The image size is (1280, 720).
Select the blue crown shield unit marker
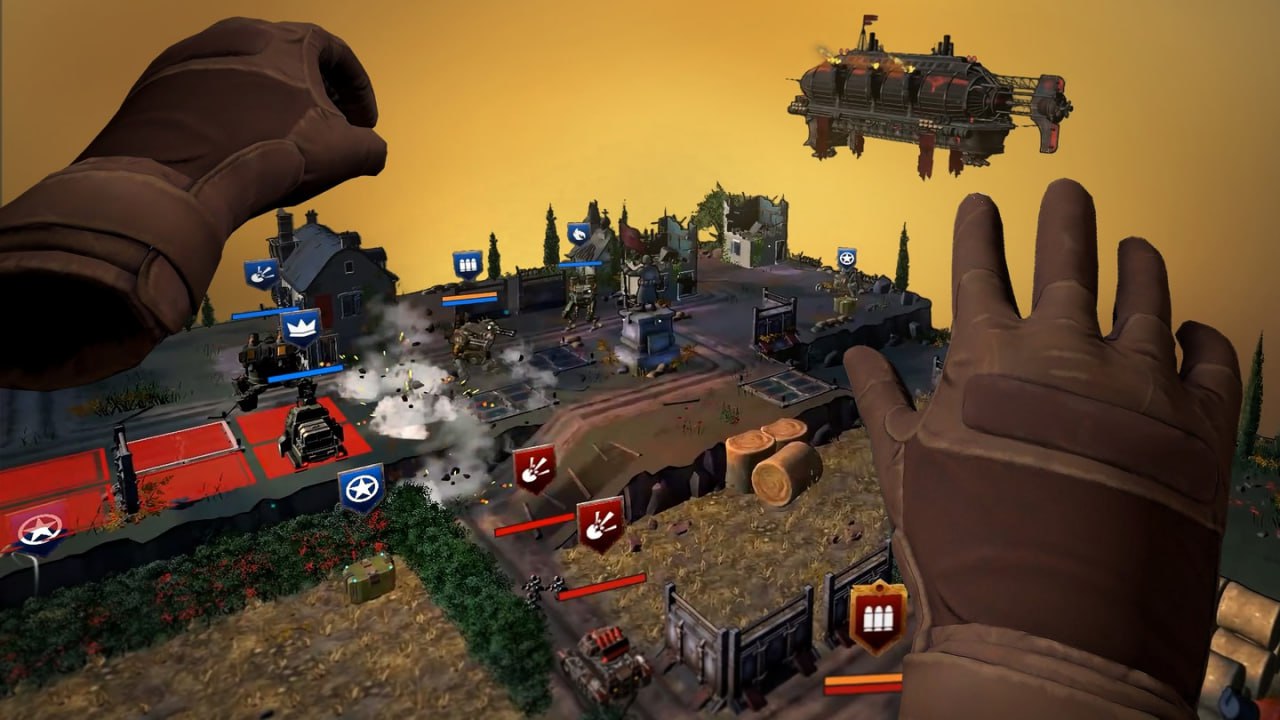[x=300, y=326]
